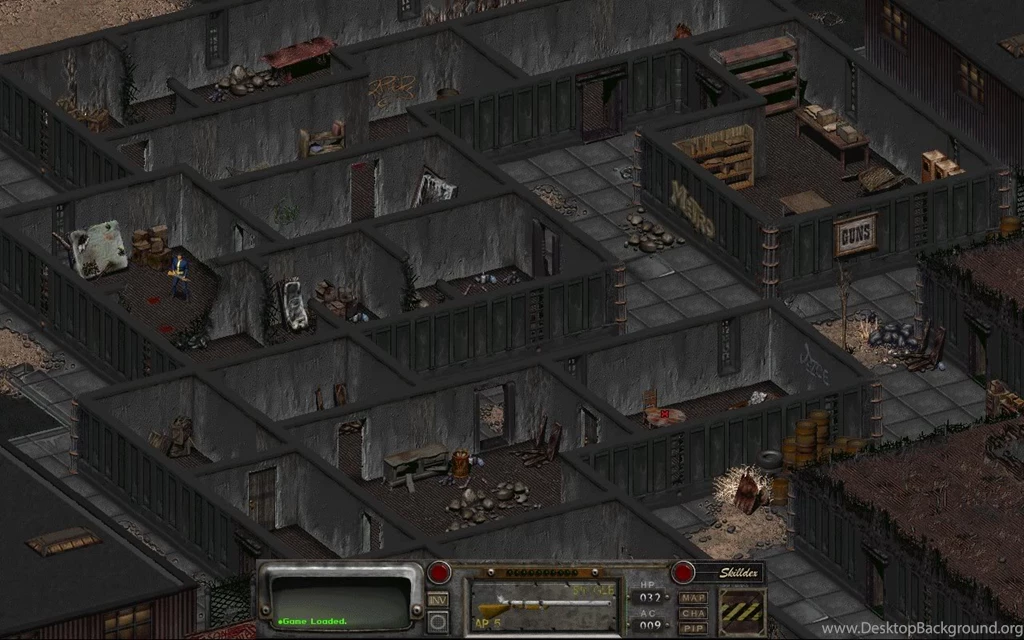Click the red switch button left of weapon slot
Image resolution: width=1024 pixels, height=640 pixels.
pos(439,573)
